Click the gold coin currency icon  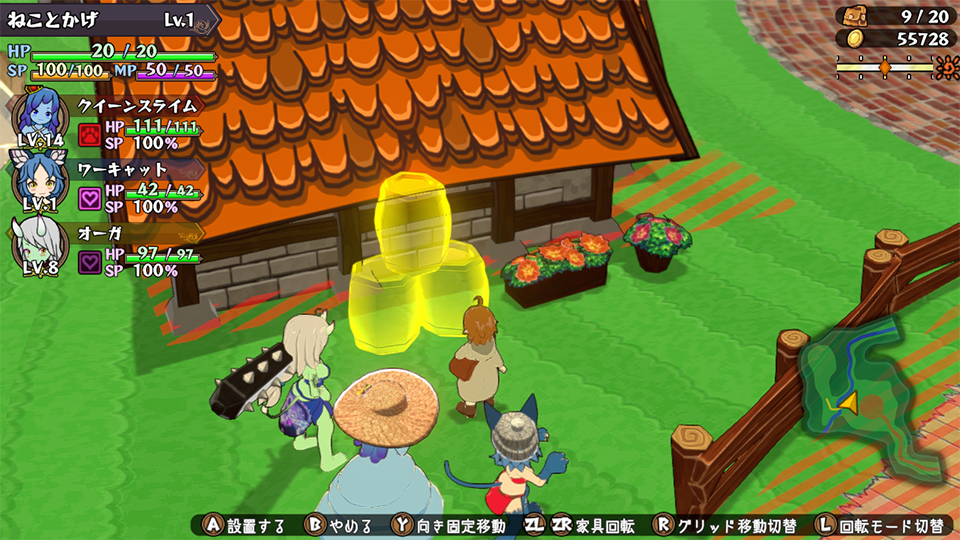click(853, 38)
